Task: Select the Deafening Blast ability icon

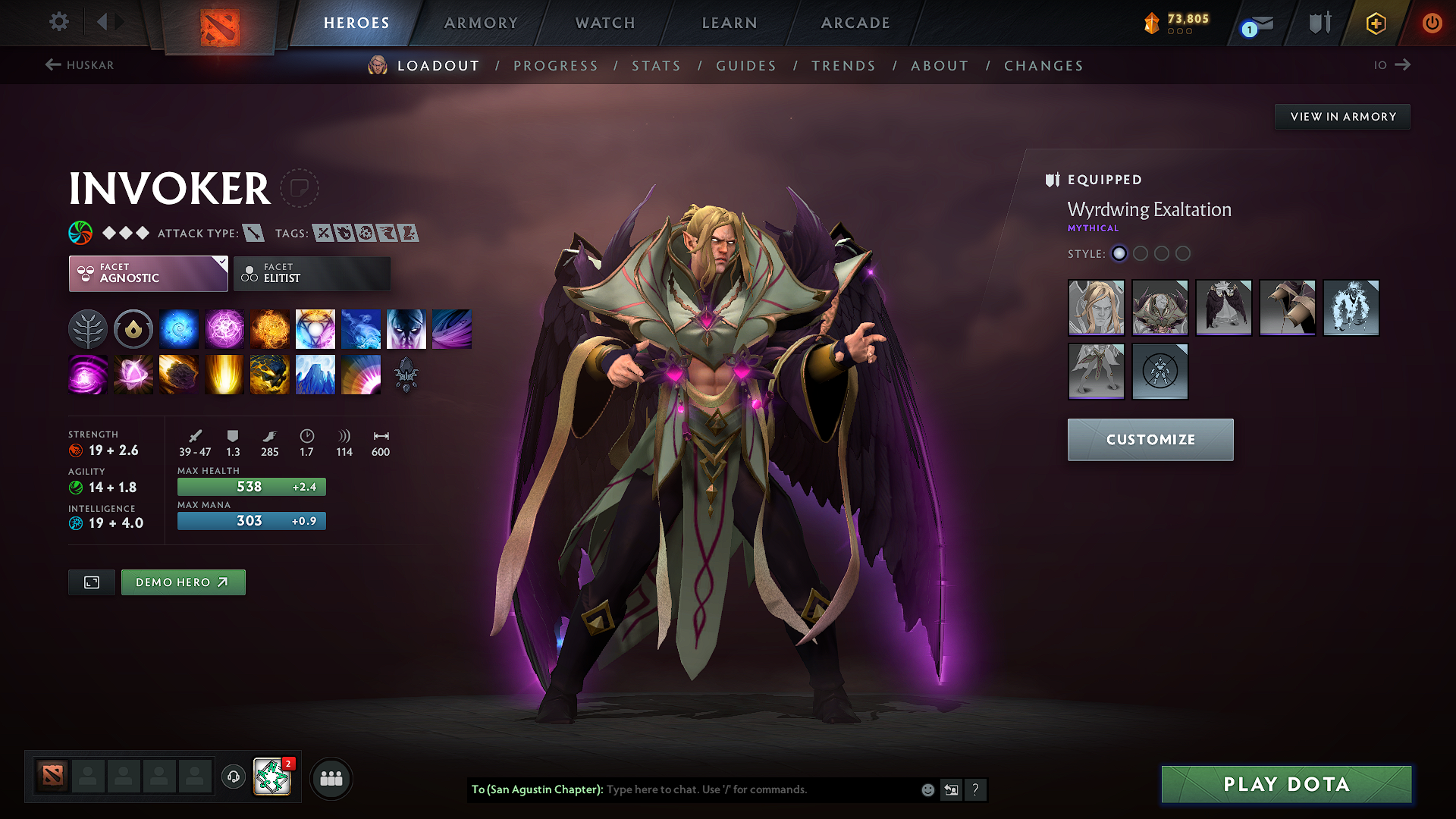Action: pos(360,374)
